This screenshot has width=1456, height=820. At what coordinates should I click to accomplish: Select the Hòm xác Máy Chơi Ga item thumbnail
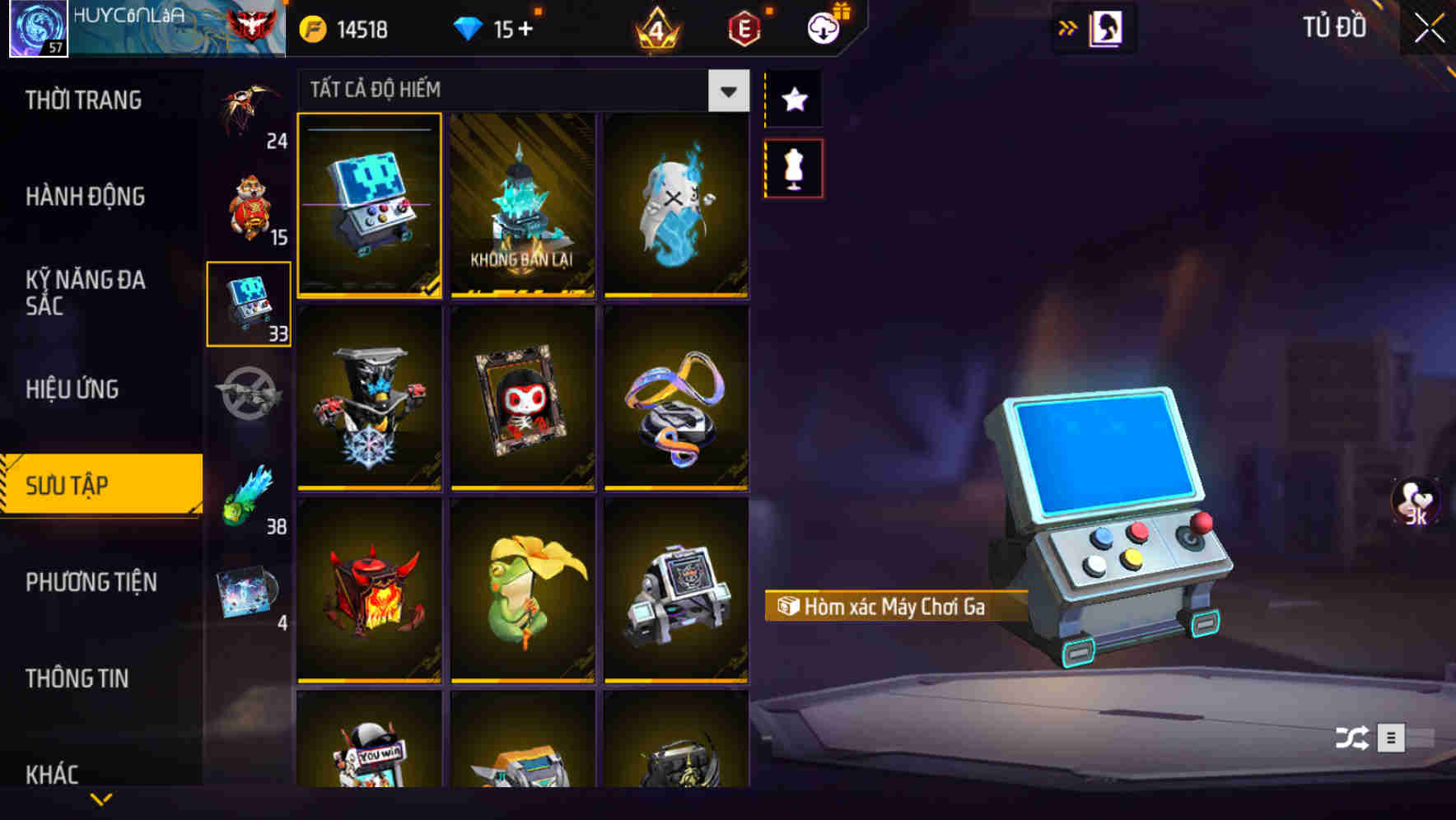[x=370, y=207]
